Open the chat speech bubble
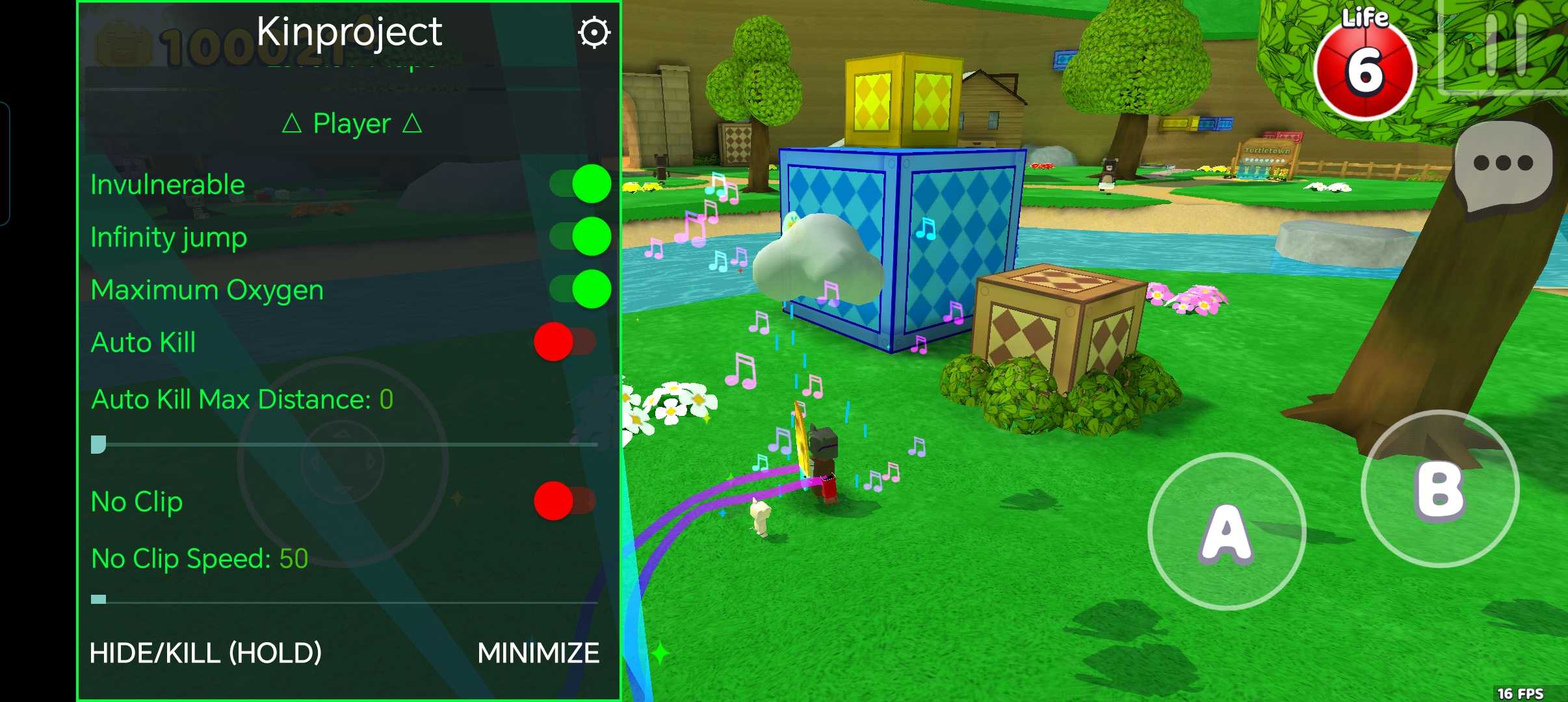Screen dimensions: 1568x702 pos(1503,166)
